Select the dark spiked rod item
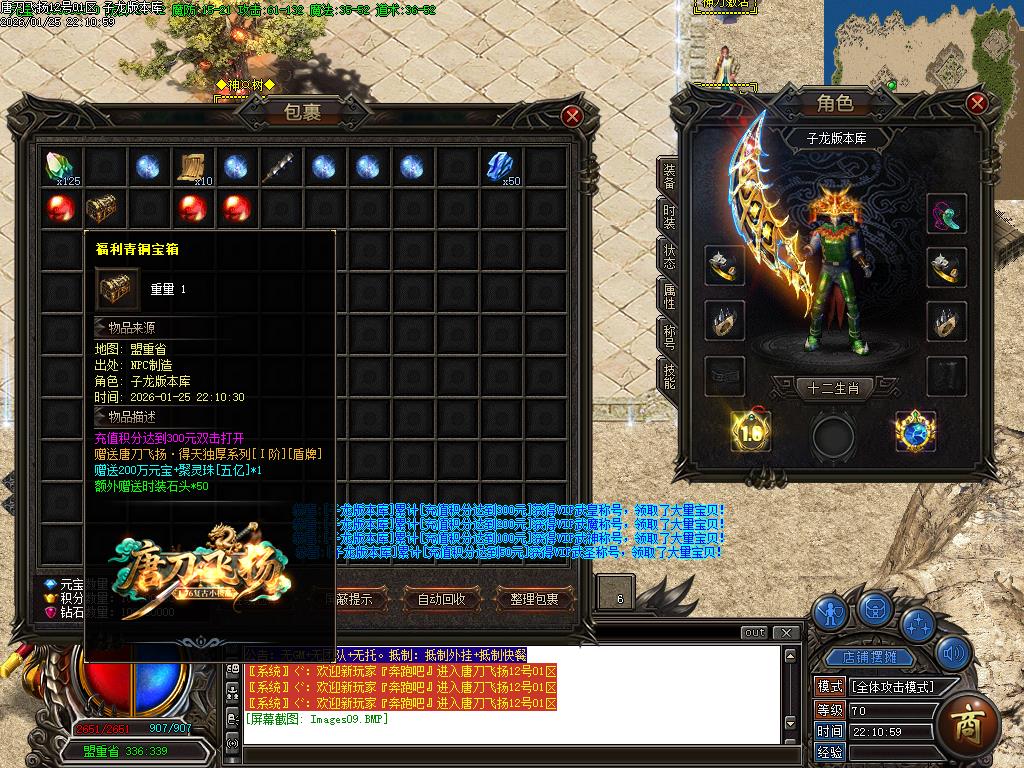 (x=278, y=167)
